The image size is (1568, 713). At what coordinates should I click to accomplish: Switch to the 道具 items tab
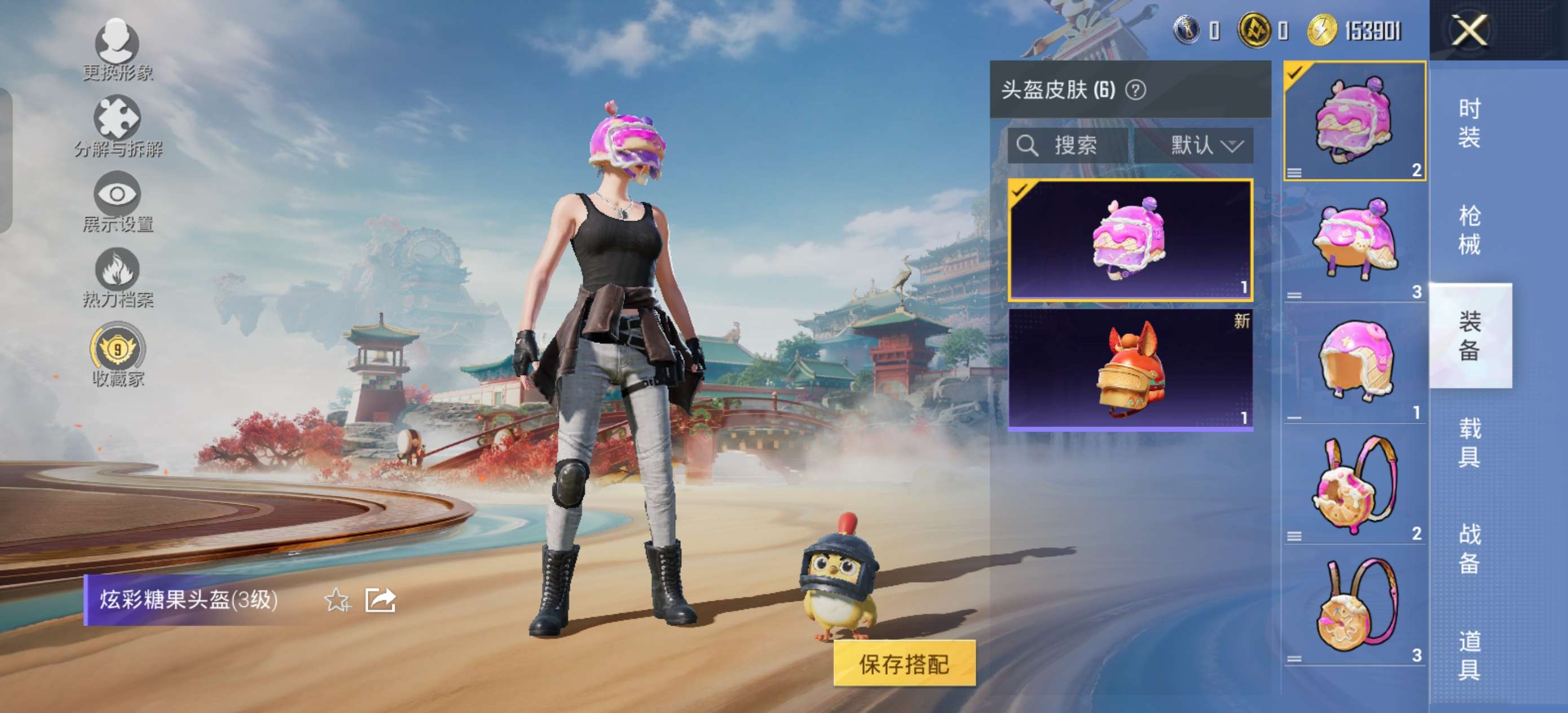[x=1469, y=655]
